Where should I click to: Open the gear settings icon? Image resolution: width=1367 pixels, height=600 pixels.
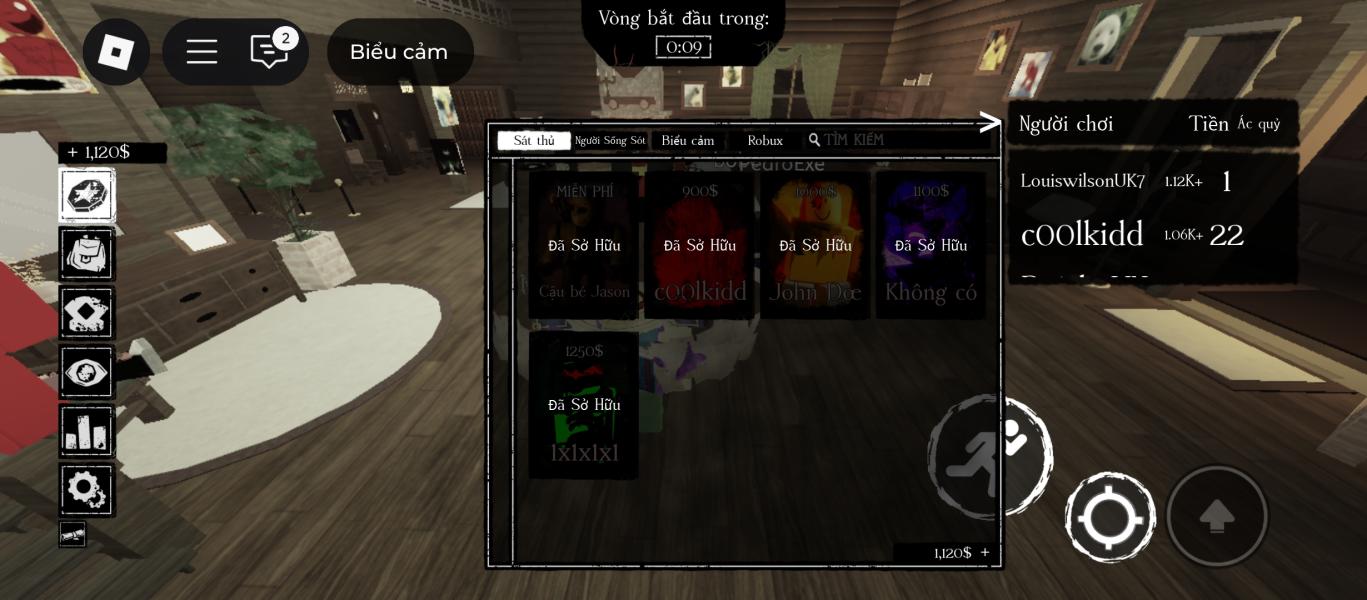click(x=87, y=490)
